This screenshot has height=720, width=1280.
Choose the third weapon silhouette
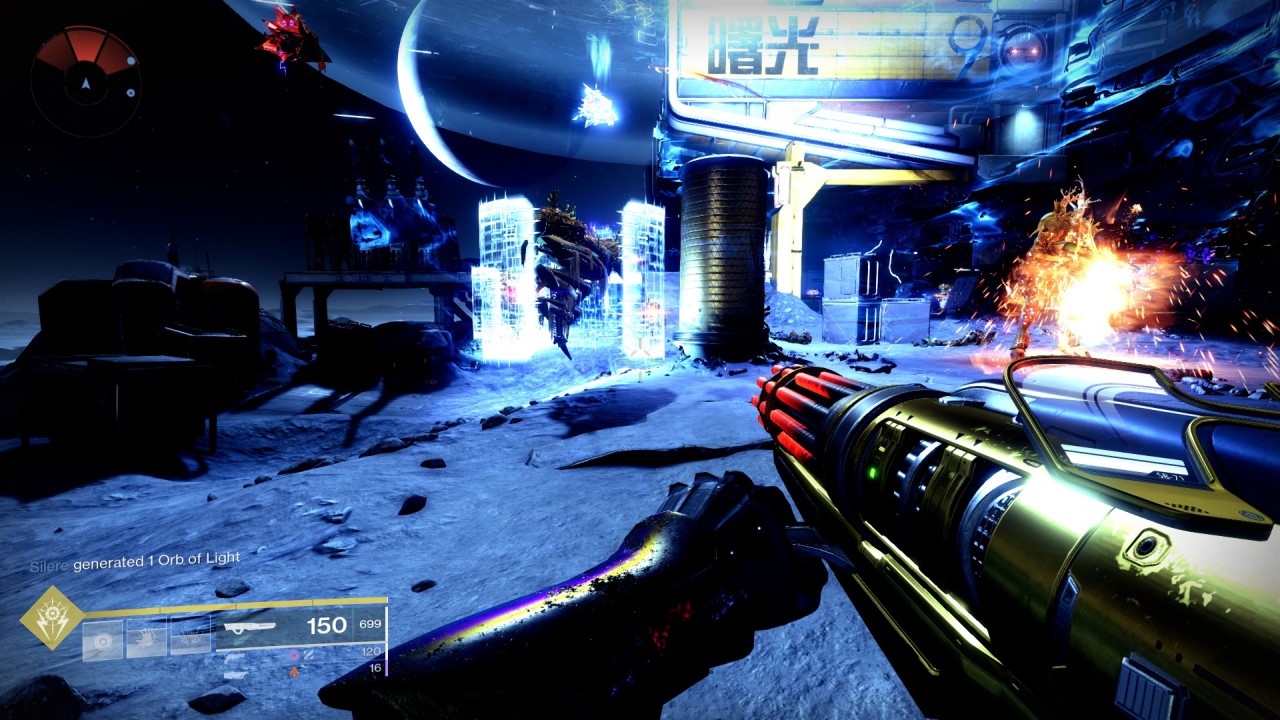click(x=236, y=674)
